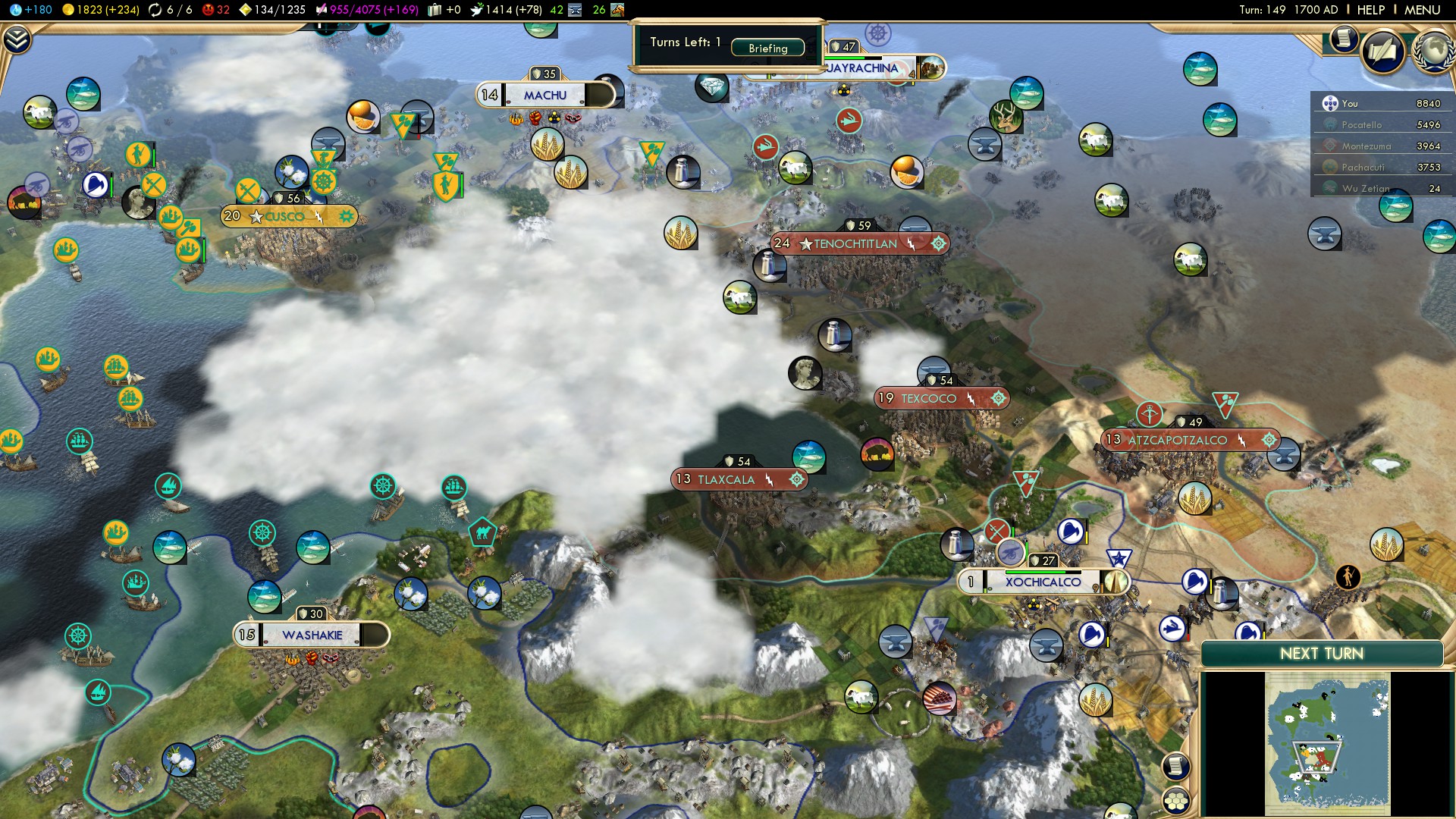The width and height of the screenshot is (1456, 819).
Task: Select Pachacuti in the score list
Action: click(x=1363, y=168)
